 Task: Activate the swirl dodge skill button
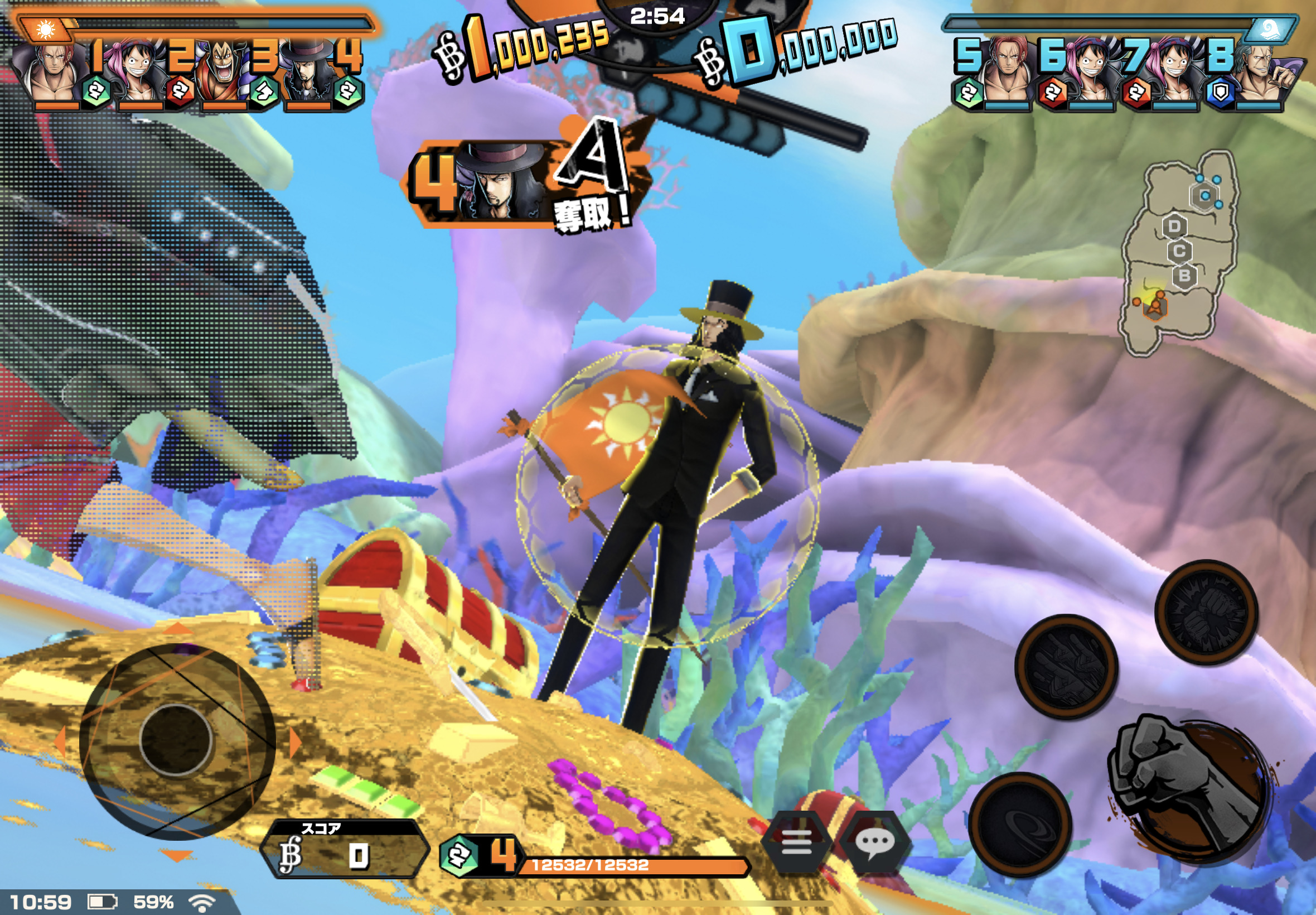click(x=1020, y=825)
